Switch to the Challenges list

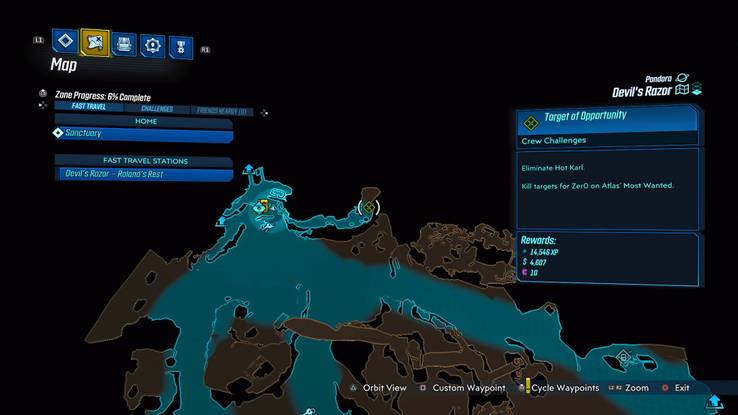pos(156,108)
